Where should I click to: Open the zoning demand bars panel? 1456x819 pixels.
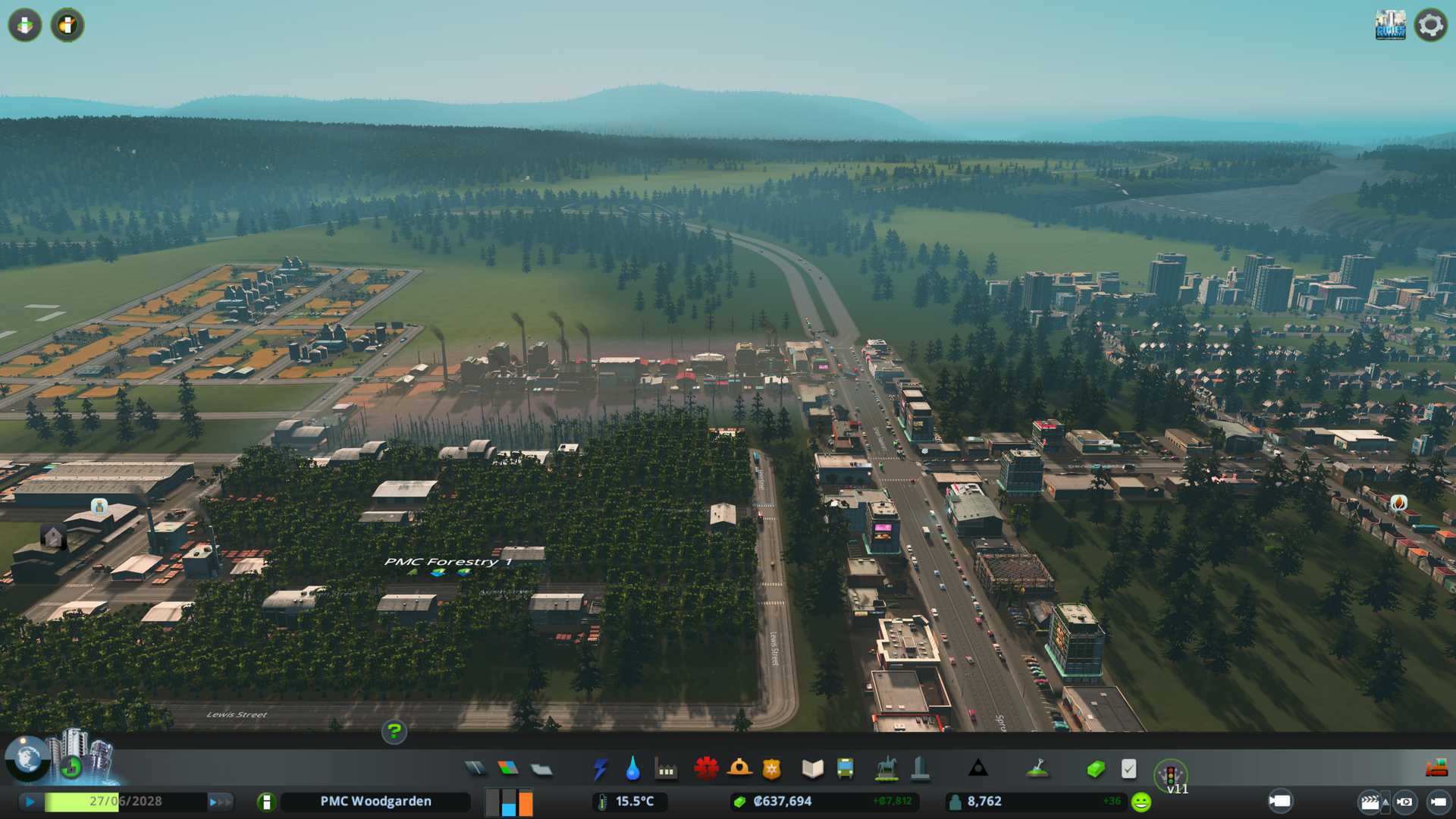coord(509,802)
